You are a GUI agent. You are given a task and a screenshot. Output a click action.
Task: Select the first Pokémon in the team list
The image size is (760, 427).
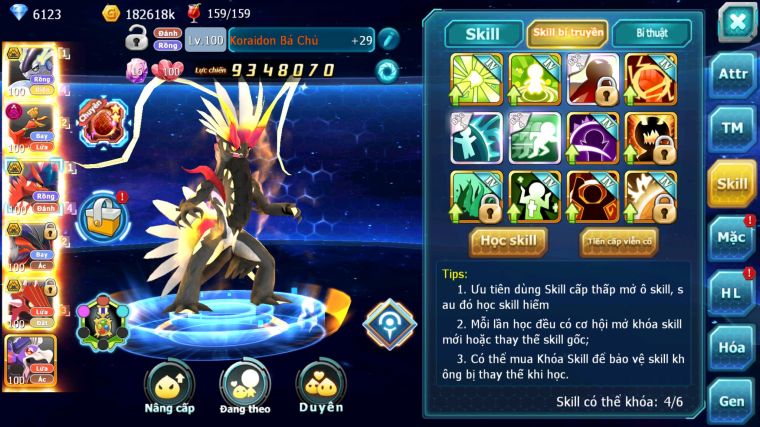[x=28, y=70]
